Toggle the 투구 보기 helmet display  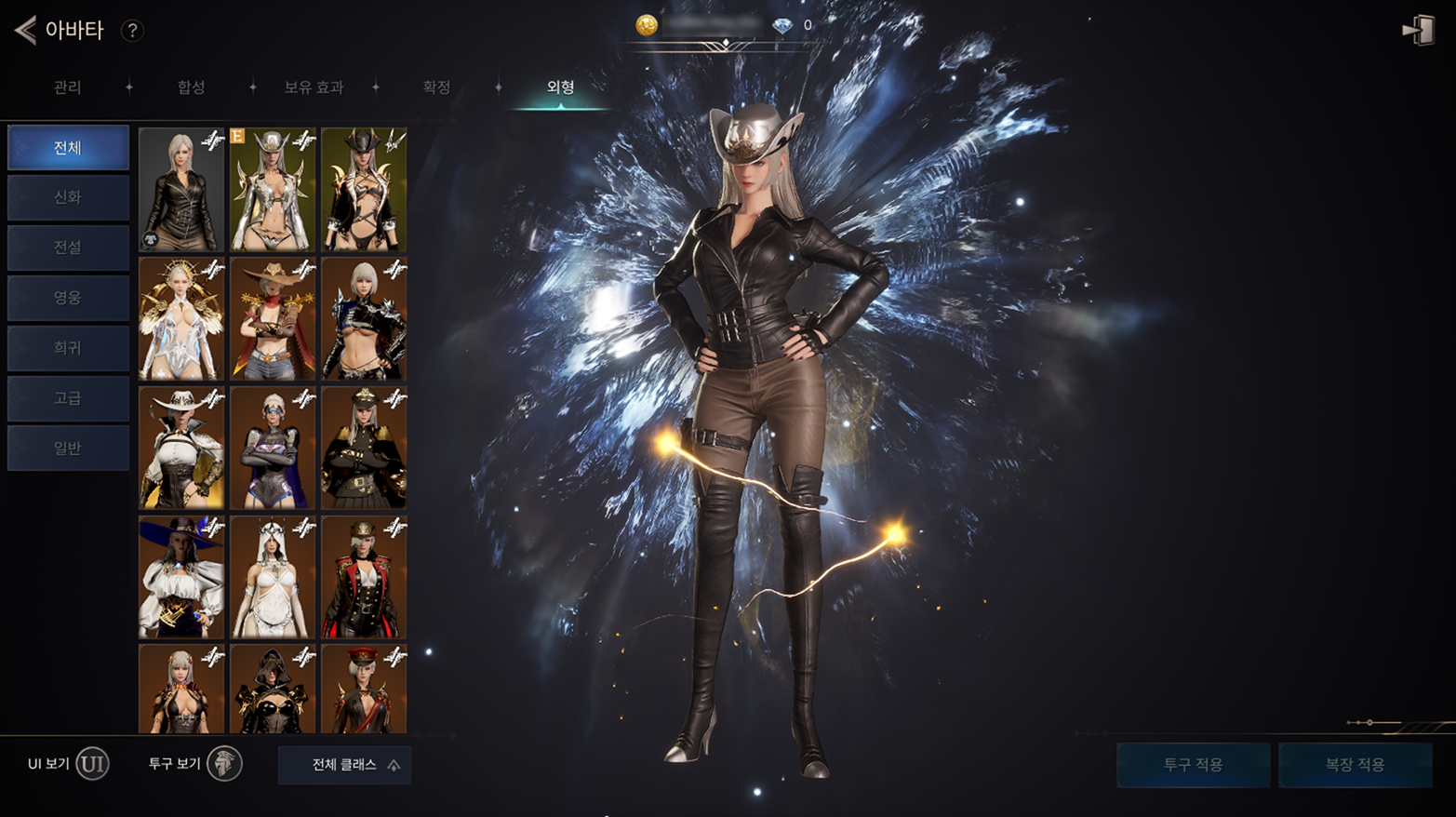pyautogui.click(x=223, y=764)
